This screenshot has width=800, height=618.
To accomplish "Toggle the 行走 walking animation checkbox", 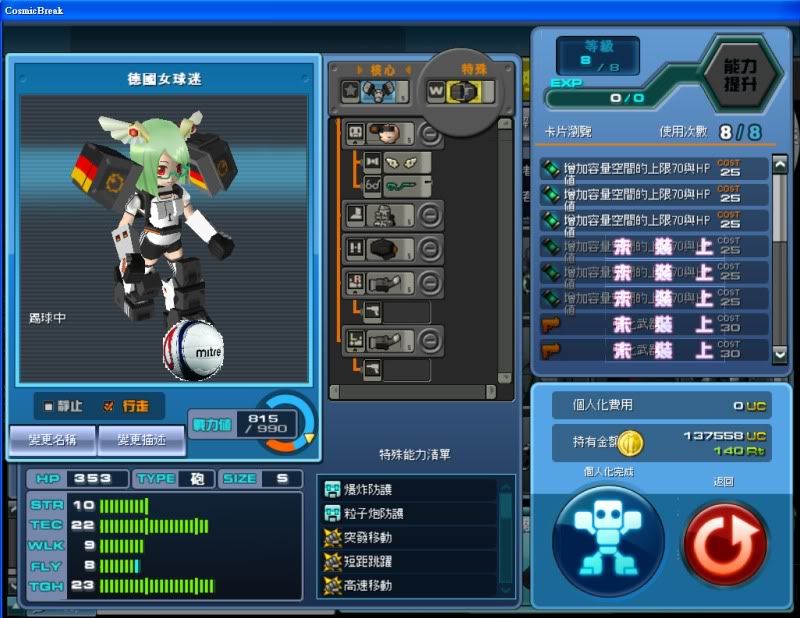I will 109,407.
